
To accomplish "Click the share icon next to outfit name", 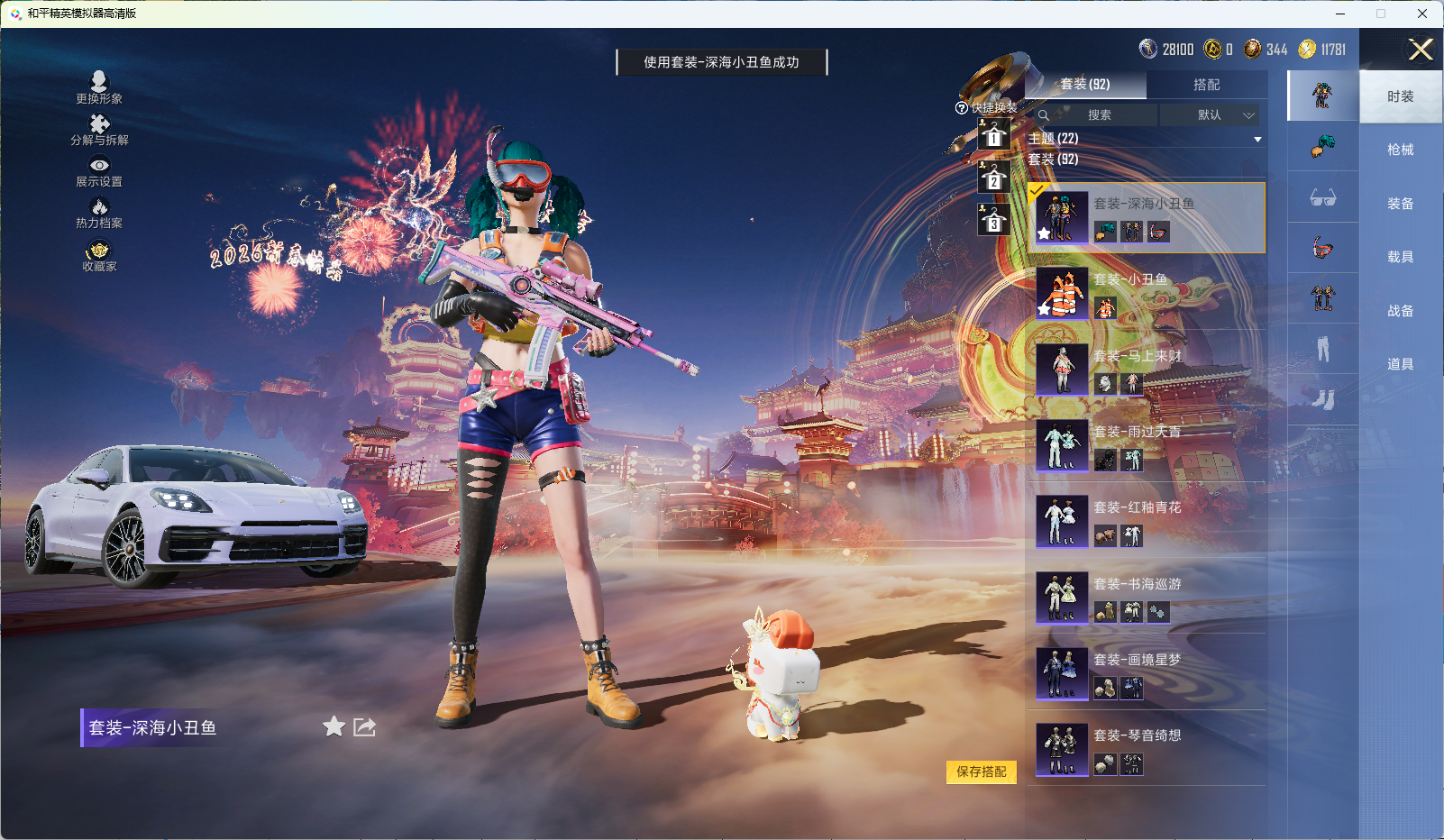I will [x=364, y=727].
